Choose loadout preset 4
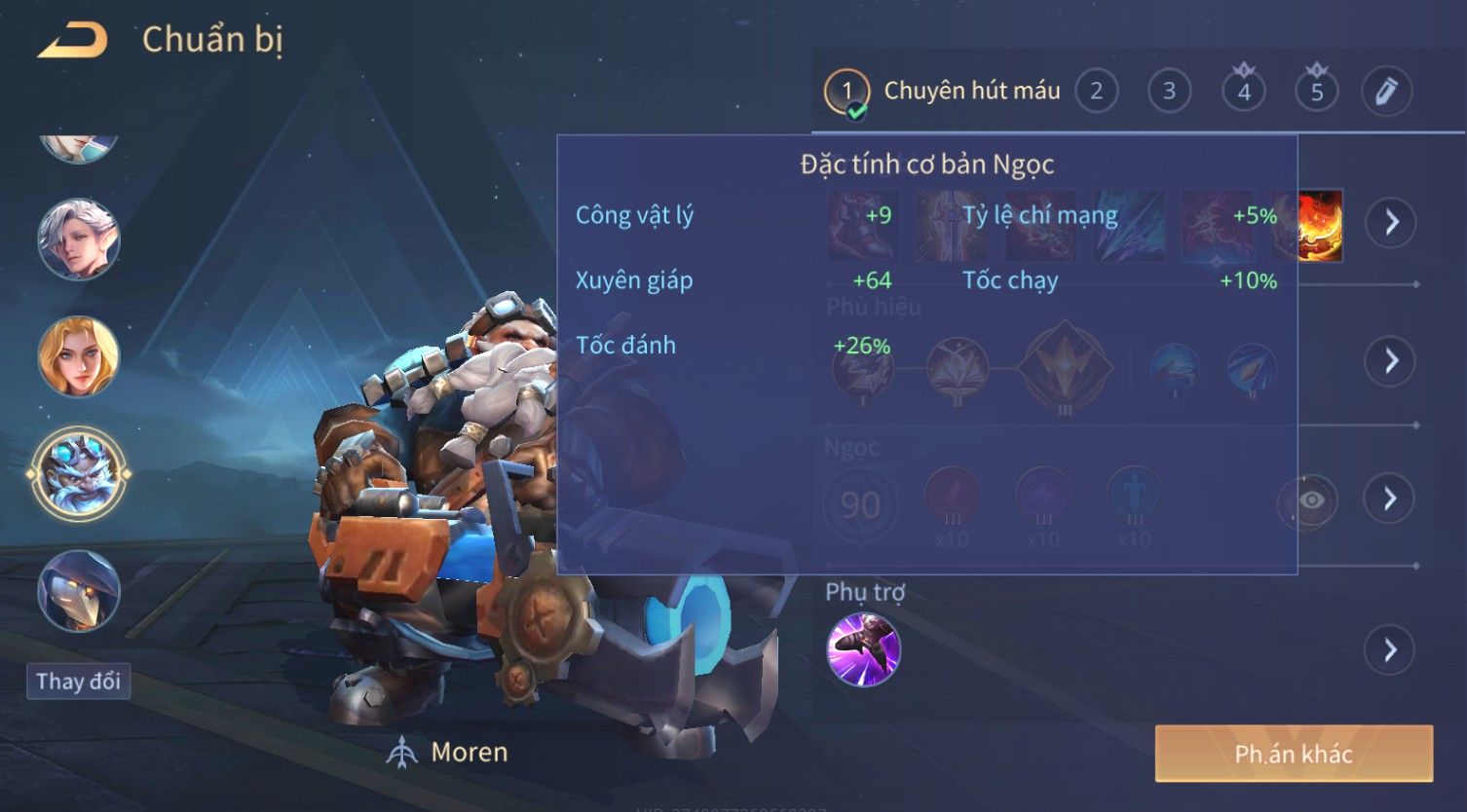The width and height of the screenshot is (1467, 812). tap(1244, 92)
